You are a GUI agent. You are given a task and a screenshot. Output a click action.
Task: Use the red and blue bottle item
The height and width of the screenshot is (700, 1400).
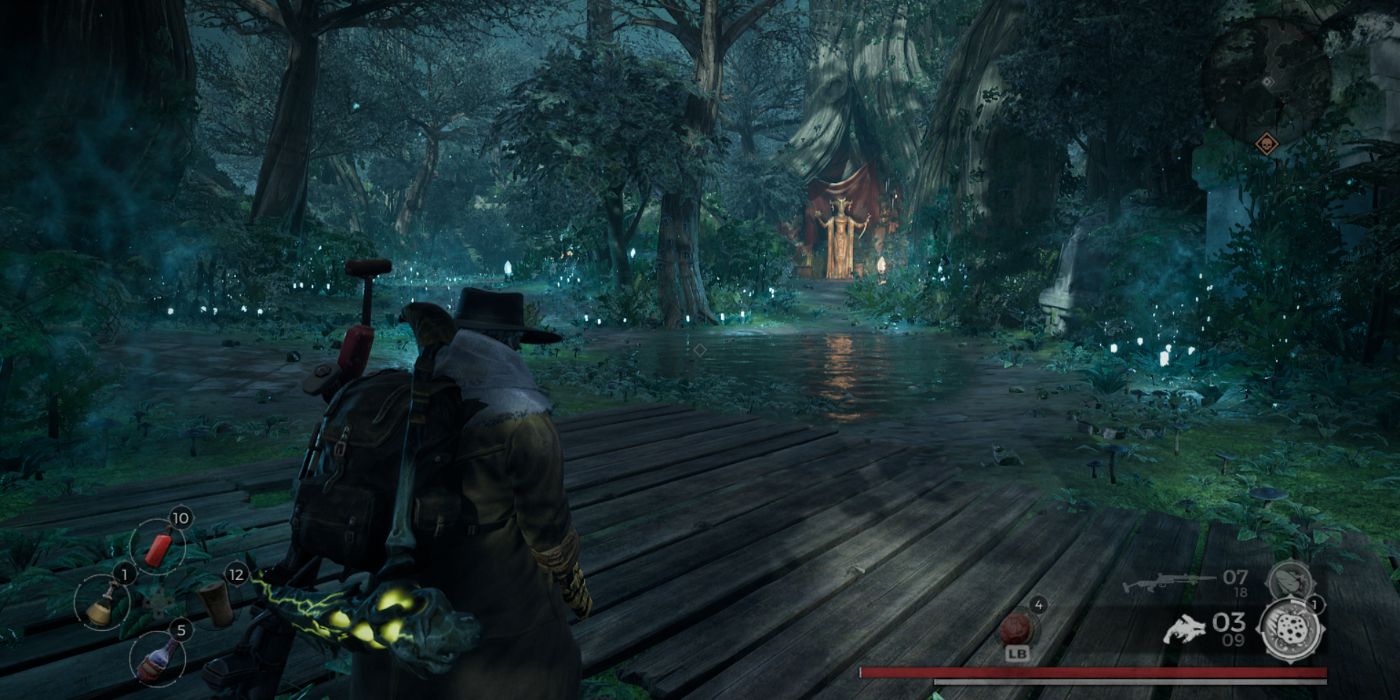(158, 659)
